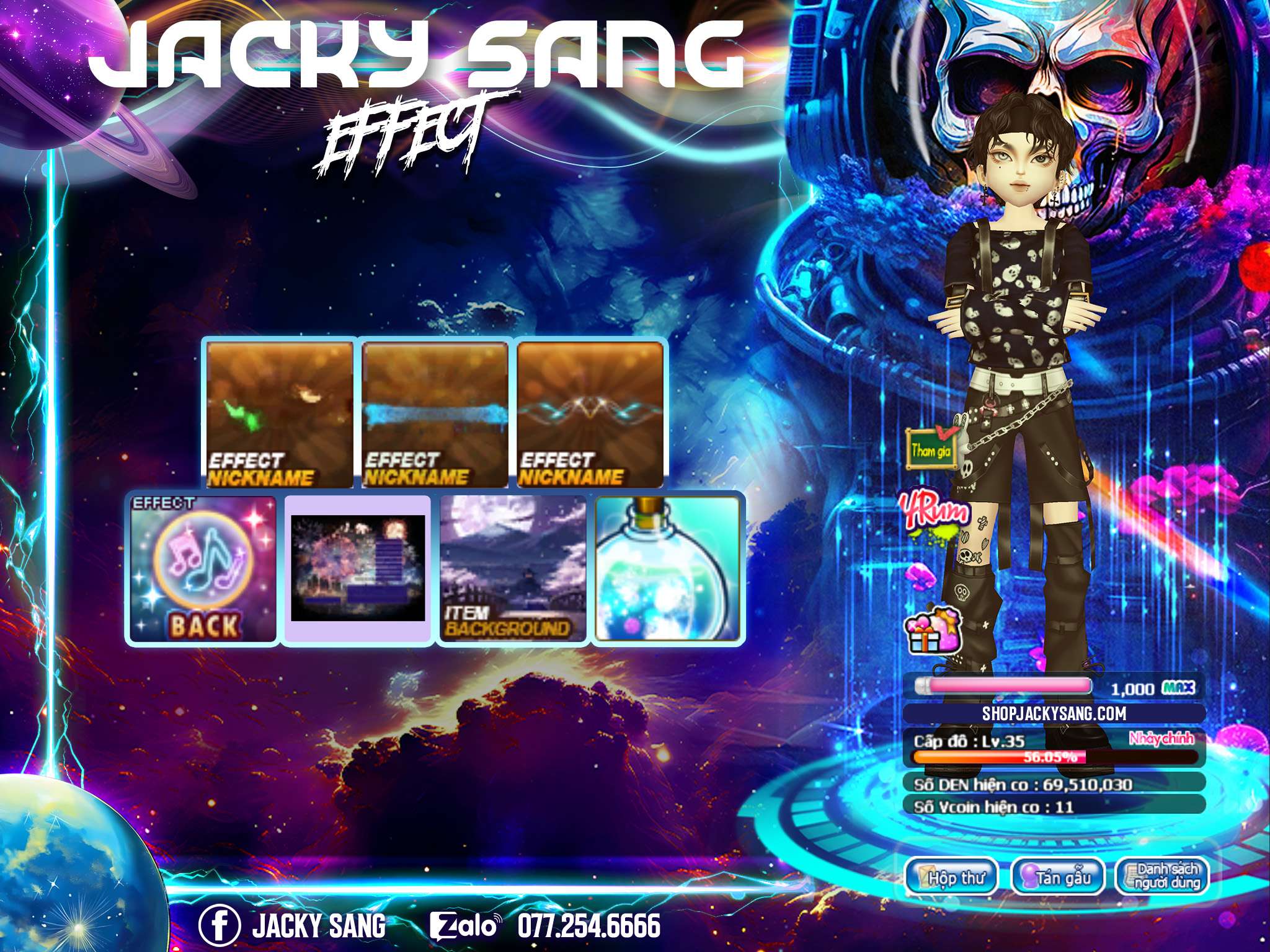Select the glowing potion bottle item
The image size is (1270, 952).
(668, 568)
